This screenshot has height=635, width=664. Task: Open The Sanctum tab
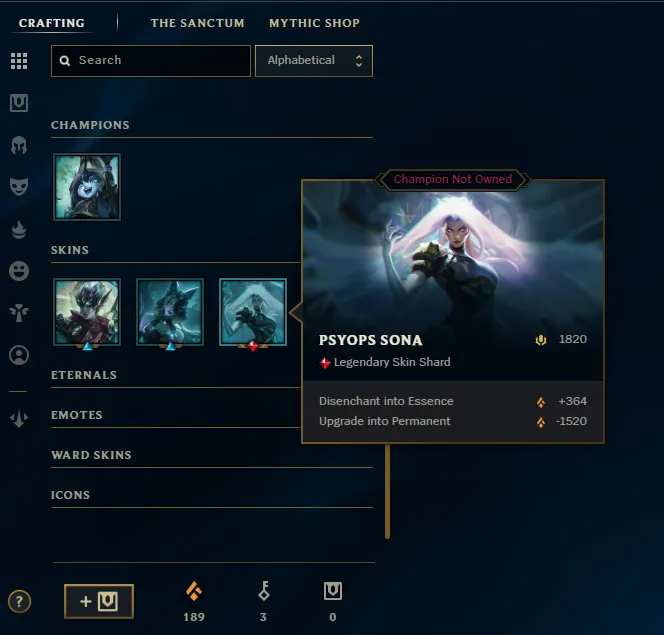[x=197, y=23]
